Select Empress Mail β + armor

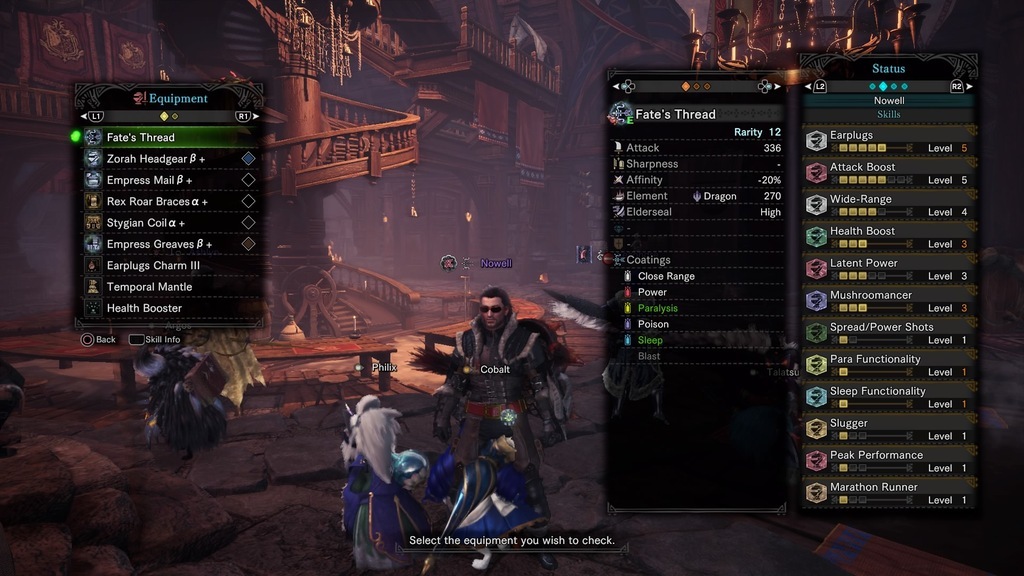(165, 180)
